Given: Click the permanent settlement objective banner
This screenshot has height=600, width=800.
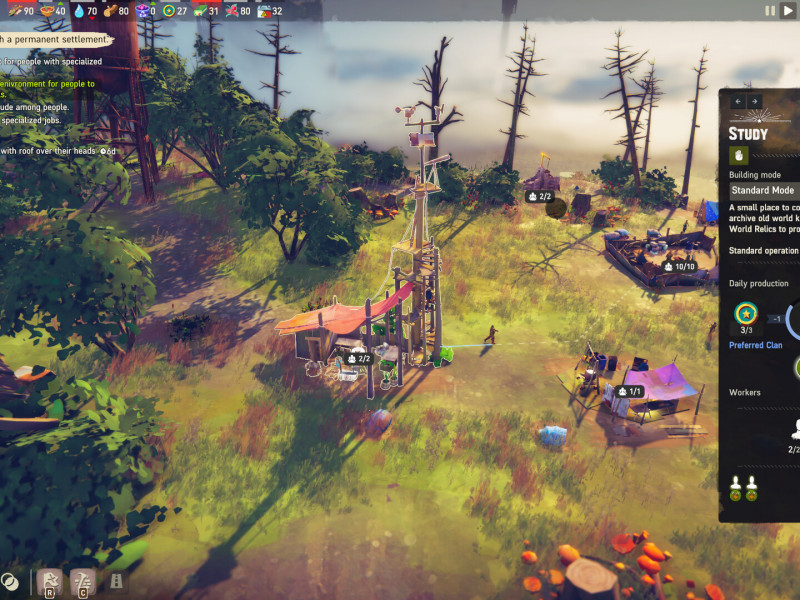Looking at the screenshot, I should click(x=53, y=39).
